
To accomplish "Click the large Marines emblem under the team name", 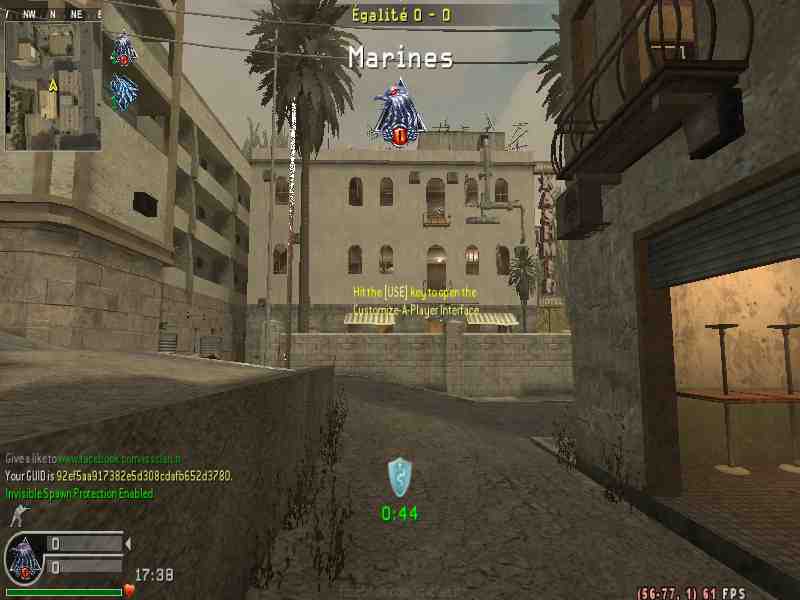I will 399,113.
